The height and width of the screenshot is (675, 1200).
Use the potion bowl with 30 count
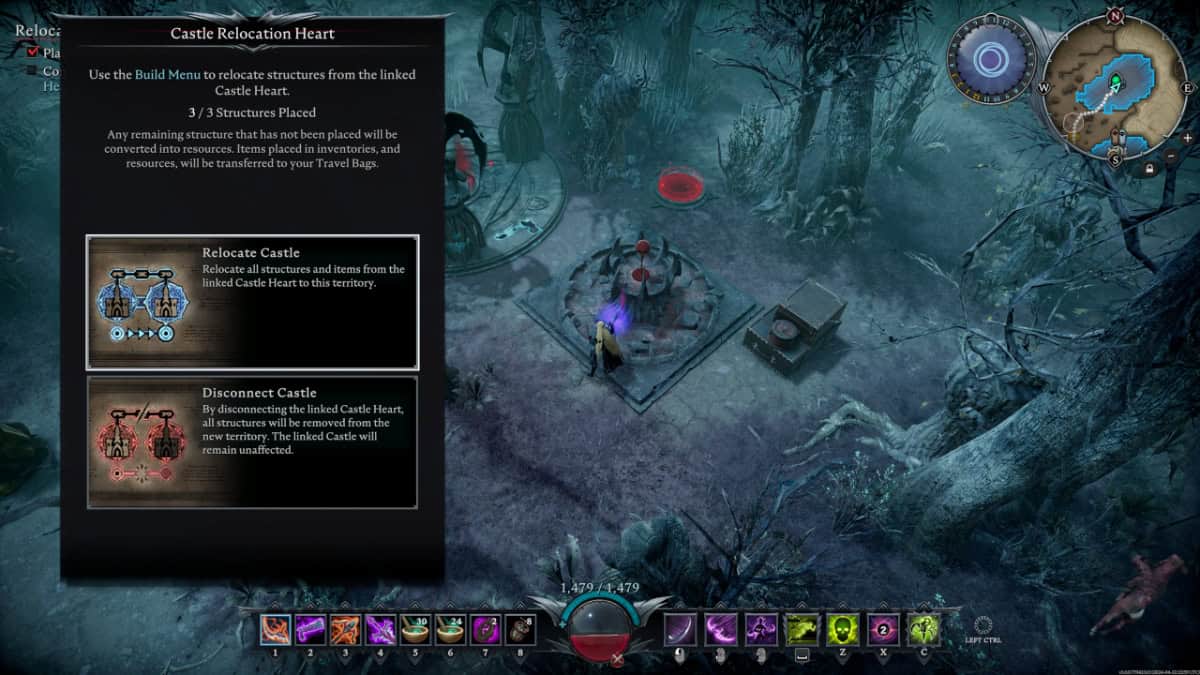tap(416, 629)
